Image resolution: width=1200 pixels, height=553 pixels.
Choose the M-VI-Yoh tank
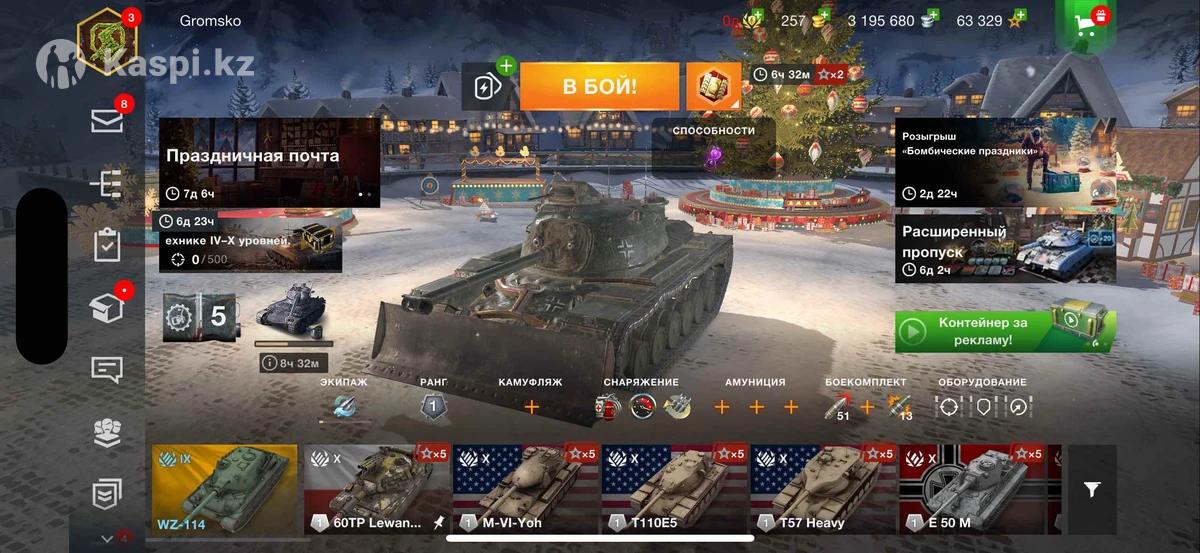(526, 489)
